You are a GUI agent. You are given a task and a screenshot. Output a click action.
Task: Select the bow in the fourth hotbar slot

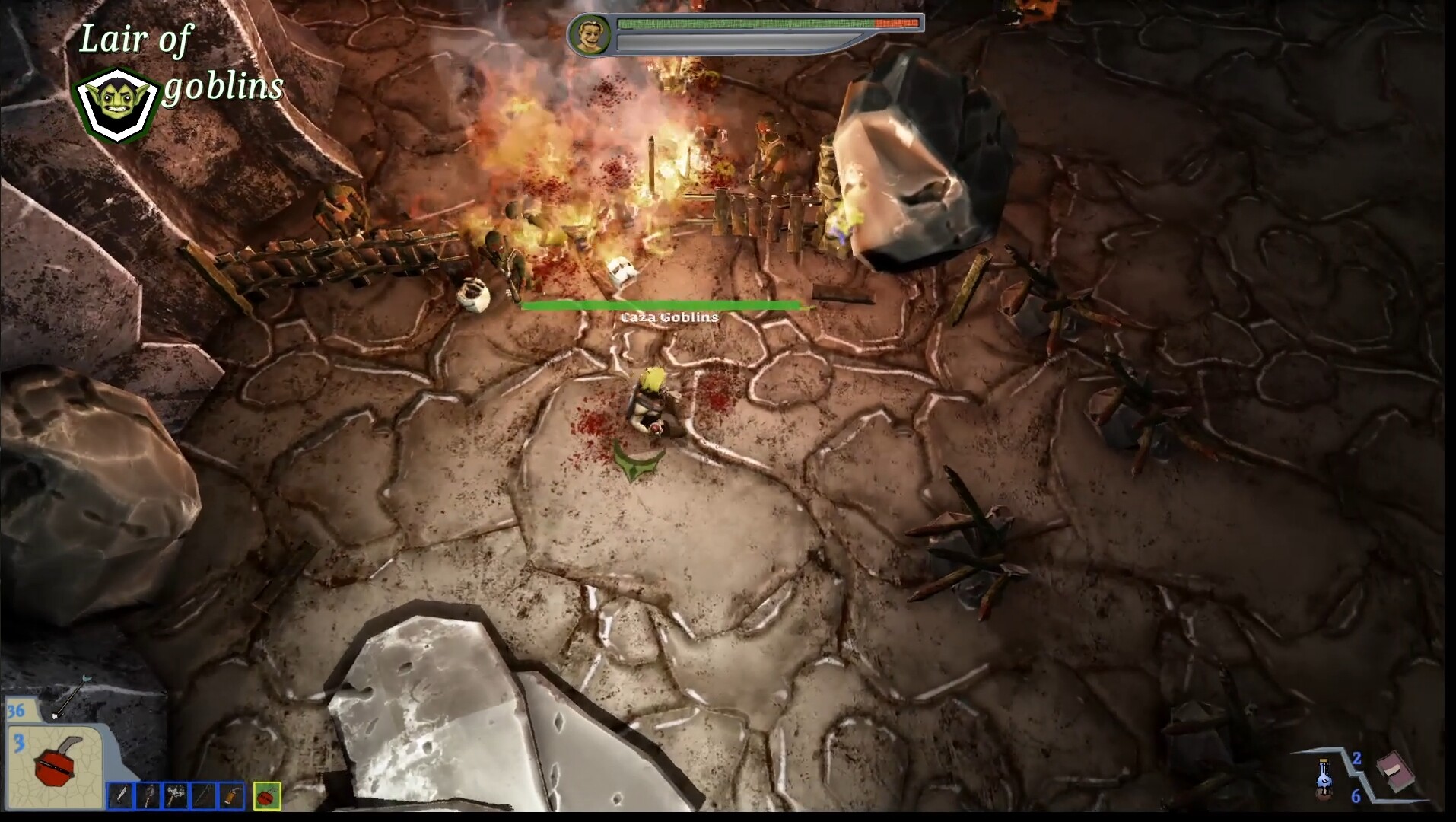pyautogui.click(x=203, y=798)
